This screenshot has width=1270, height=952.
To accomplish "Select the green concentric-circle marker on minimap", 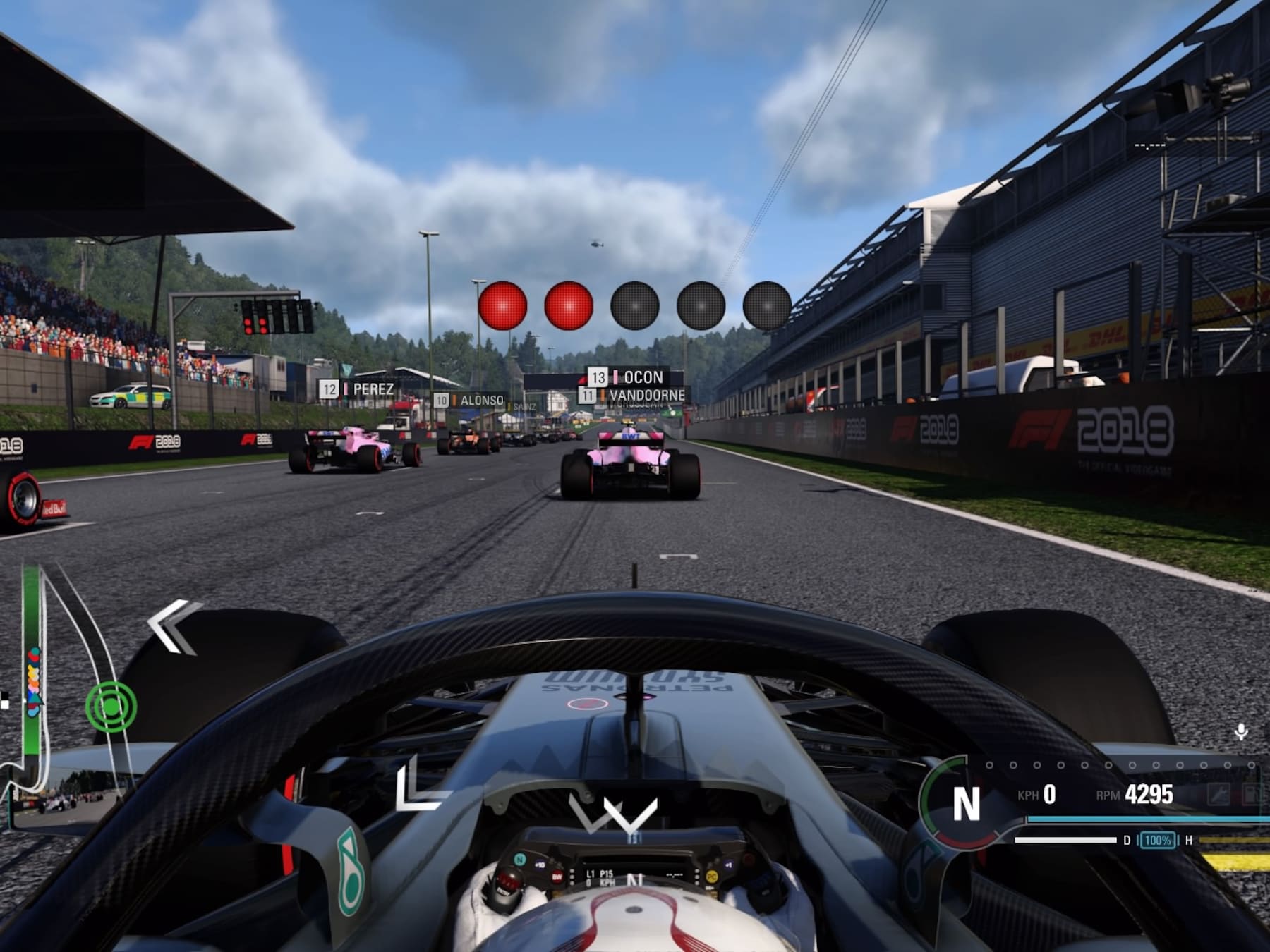I will click(111, 706).
